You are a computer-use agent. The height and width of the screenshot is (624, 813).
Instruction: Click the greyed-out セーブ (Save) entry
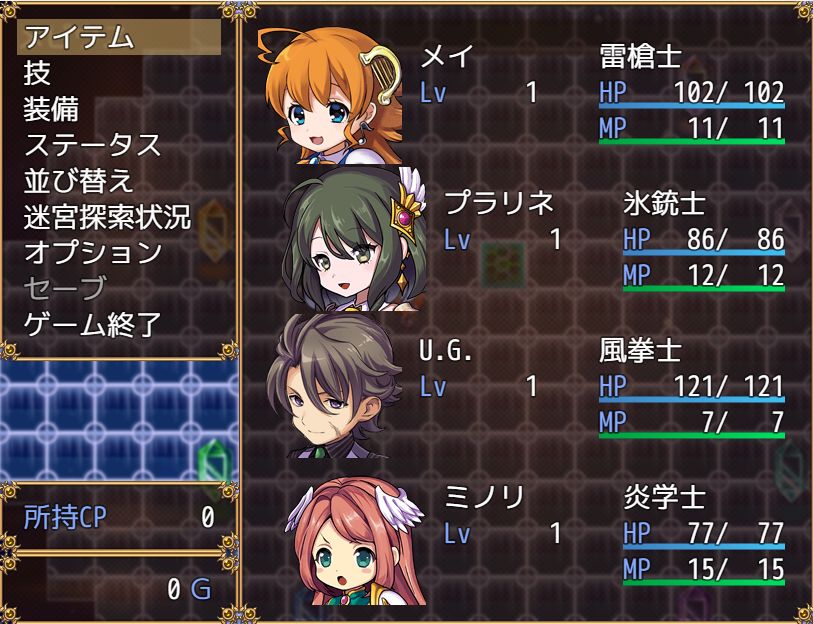click(x=64, y=289)
